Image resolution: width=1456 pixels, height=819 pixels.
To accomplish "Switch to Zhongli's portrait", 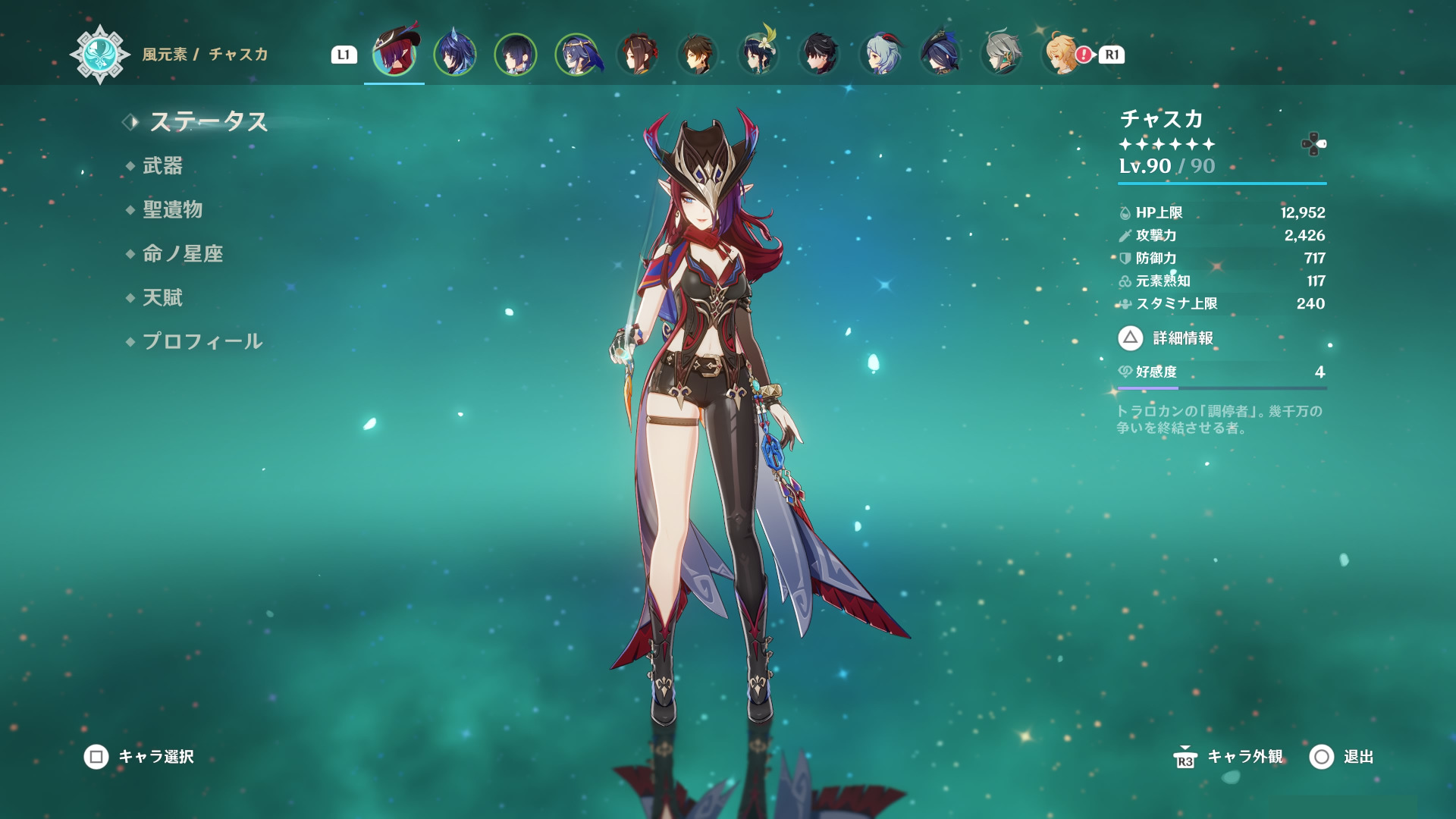I will [698, 54].
